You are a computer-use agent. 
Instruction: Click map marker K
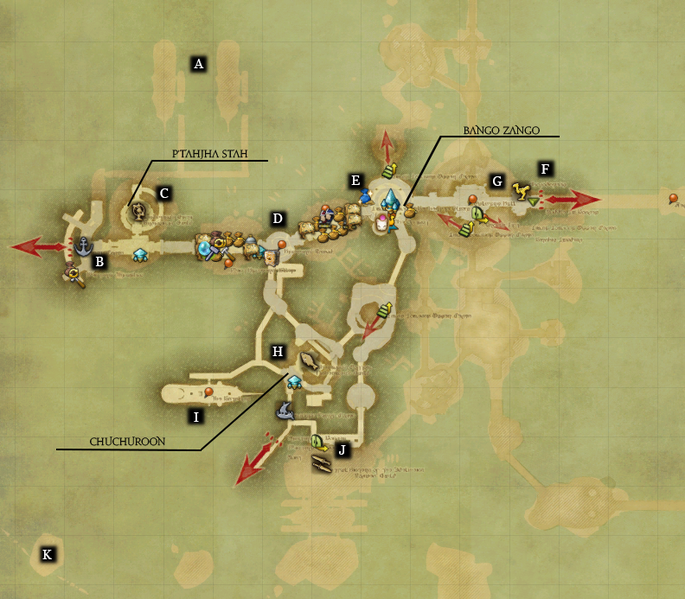[x=46, y=553]
